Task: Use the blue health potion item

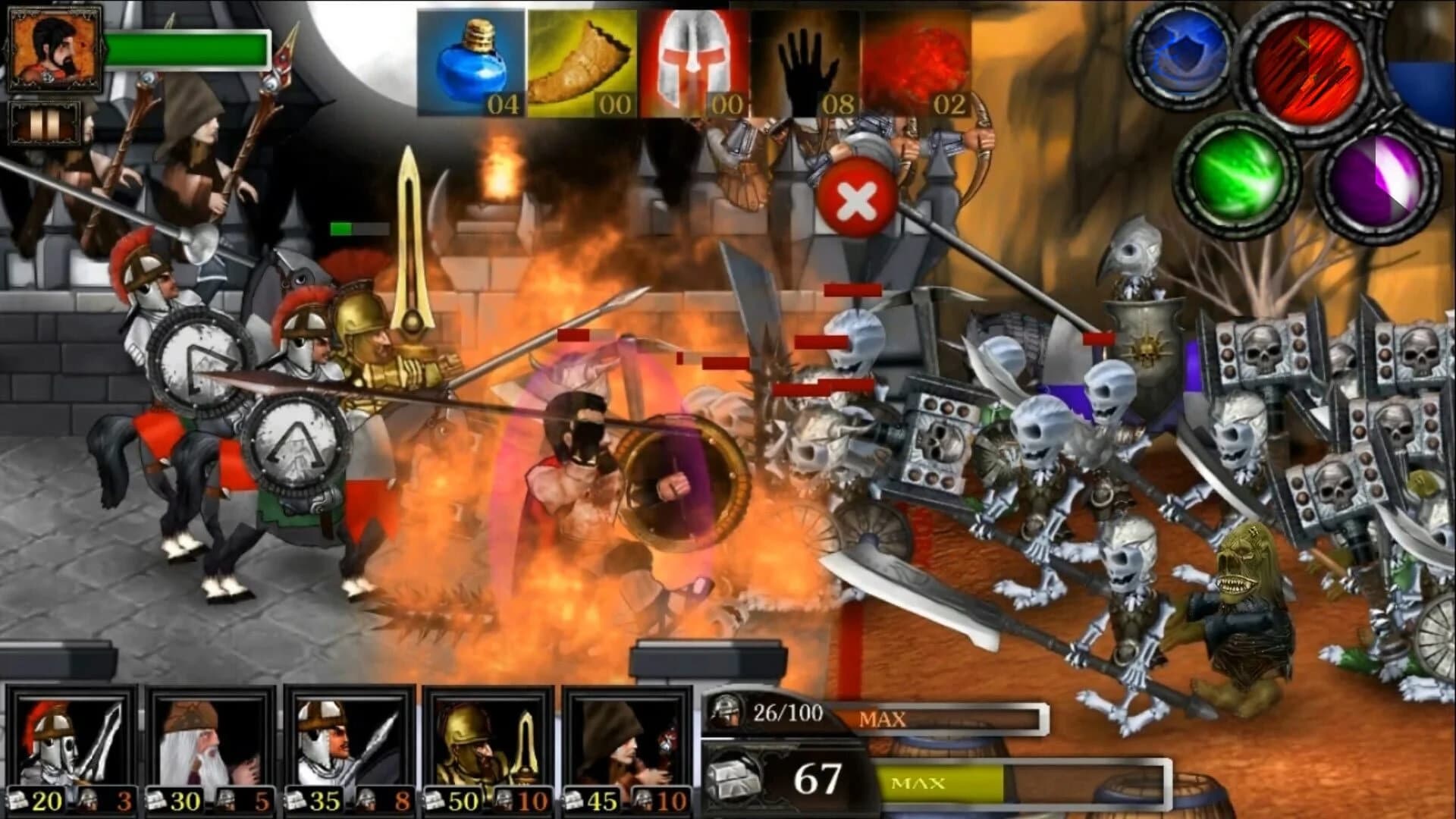Action: click(470, 61)
